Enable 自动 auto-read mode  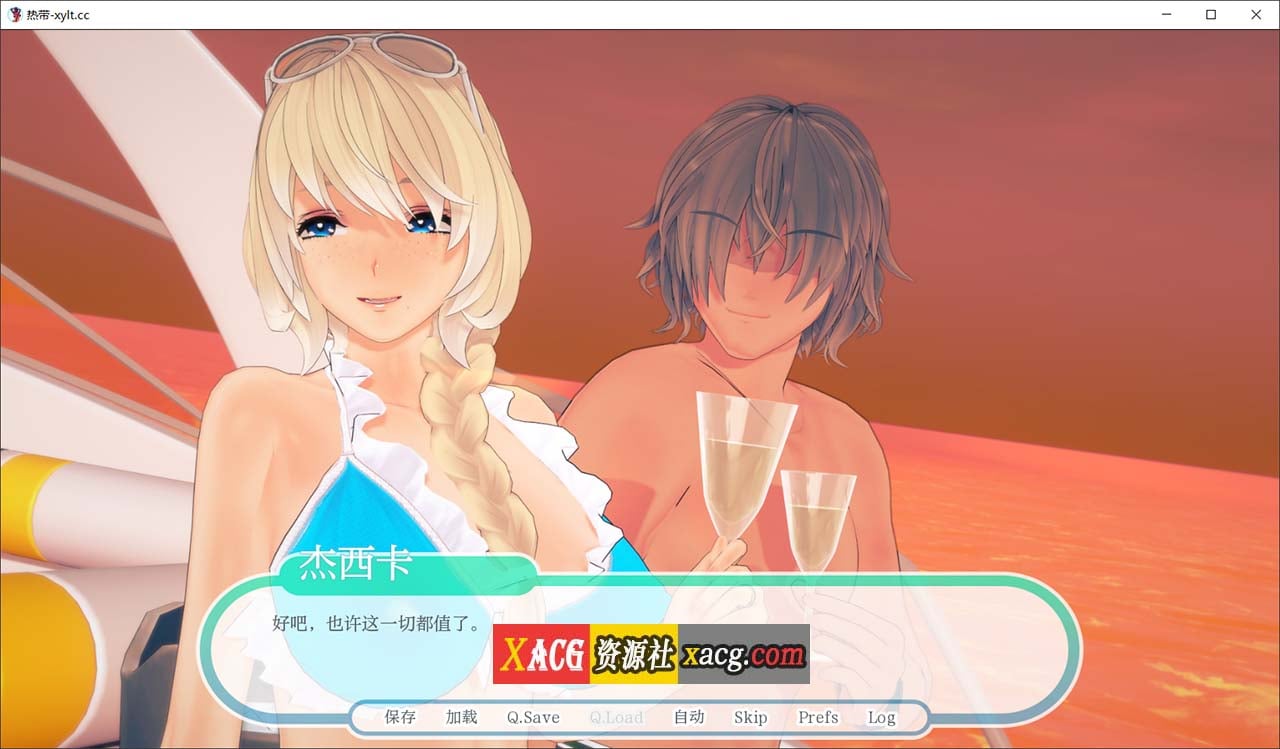tap(687, 717)
